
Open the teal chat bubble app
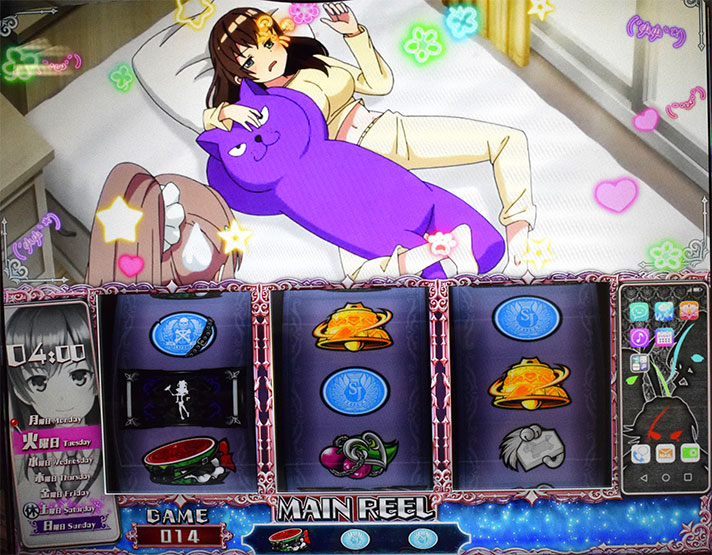[x=638, y=311]
